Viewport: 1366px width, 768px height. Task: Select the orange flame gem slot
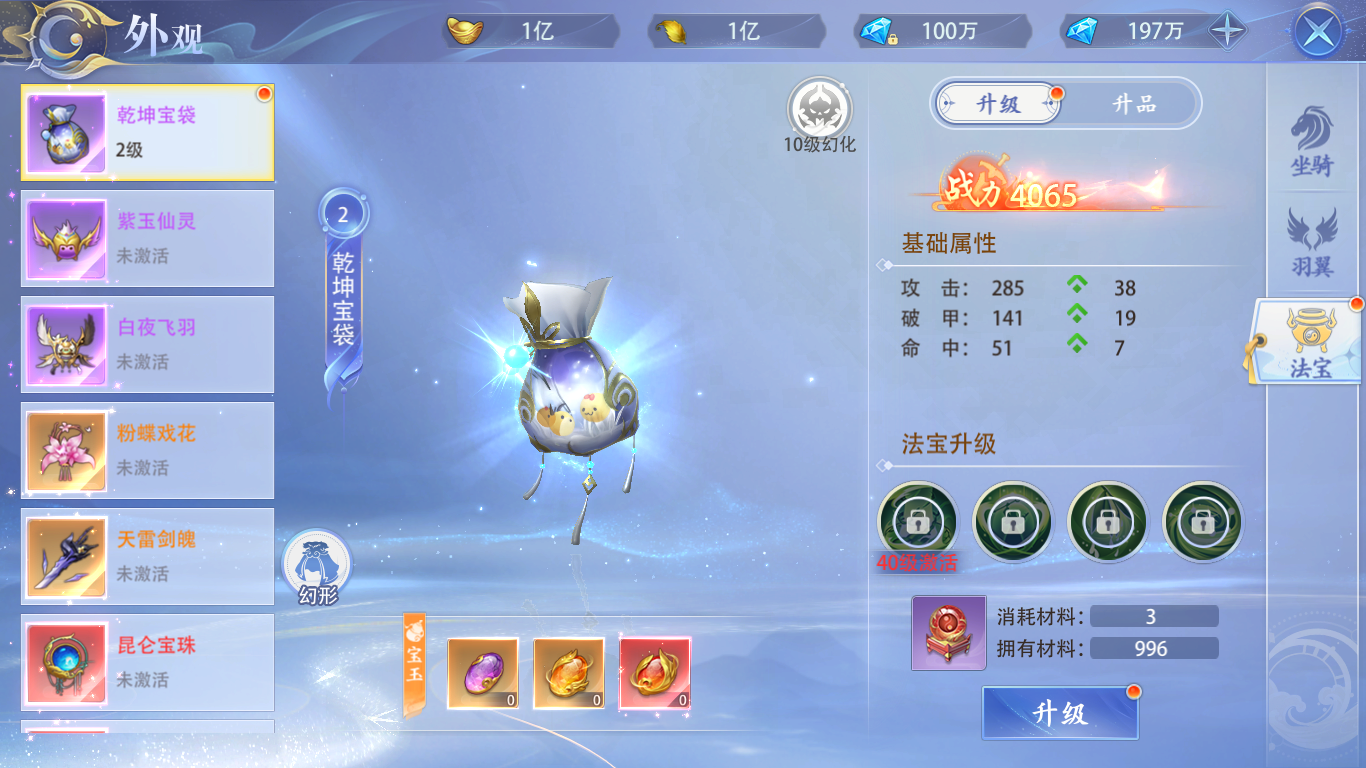[x=570, y=673]
